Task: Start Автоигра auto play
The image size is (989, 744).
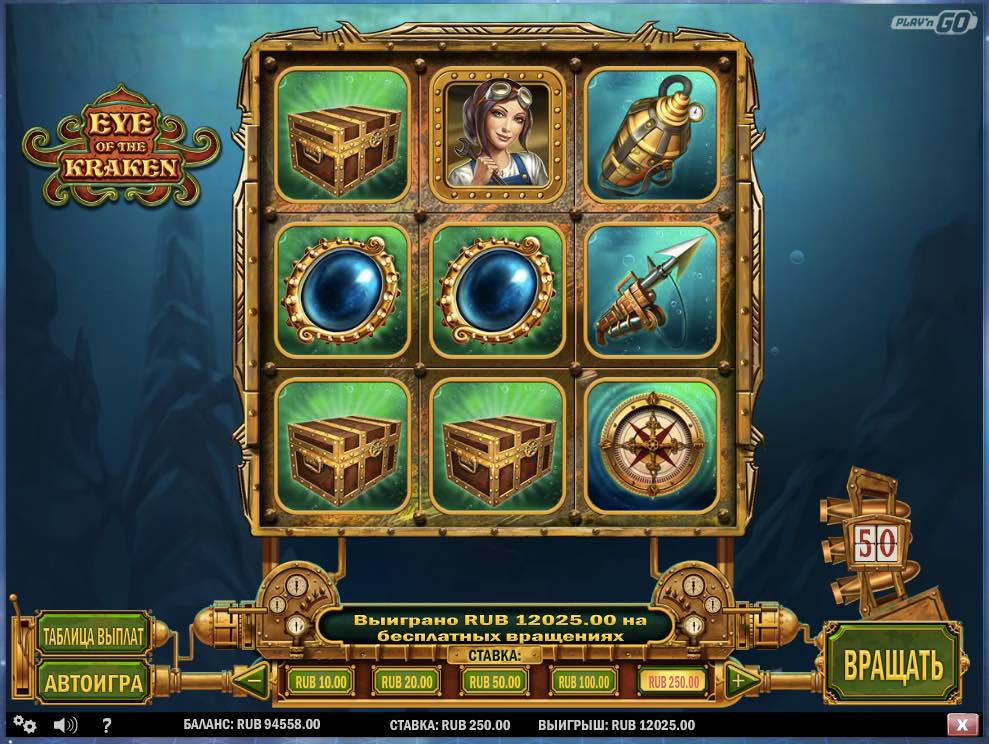Action: tap(93, 682)
